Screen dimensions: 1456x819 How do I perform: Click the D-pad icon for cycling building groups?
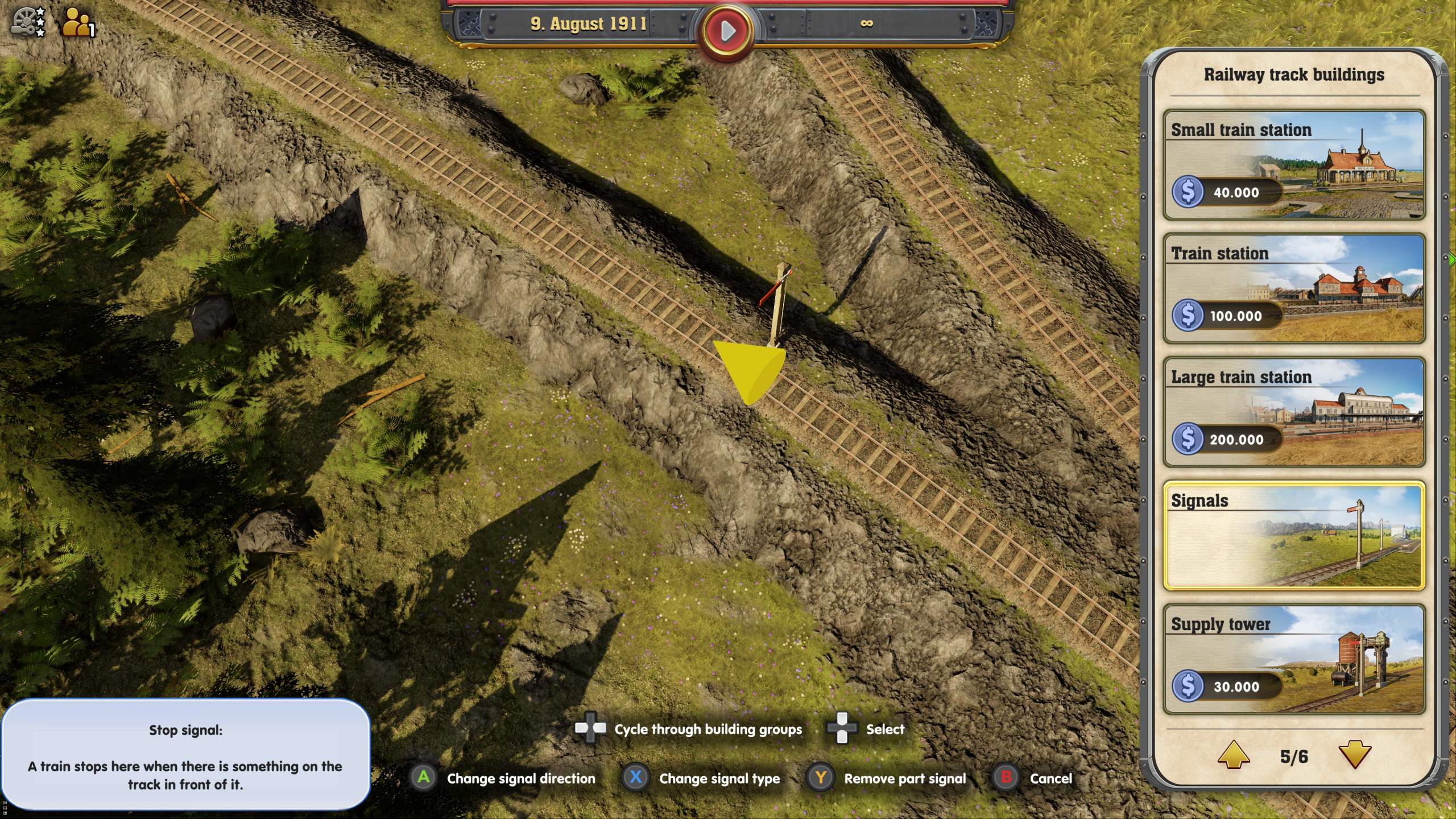click(x=590, y=729)
